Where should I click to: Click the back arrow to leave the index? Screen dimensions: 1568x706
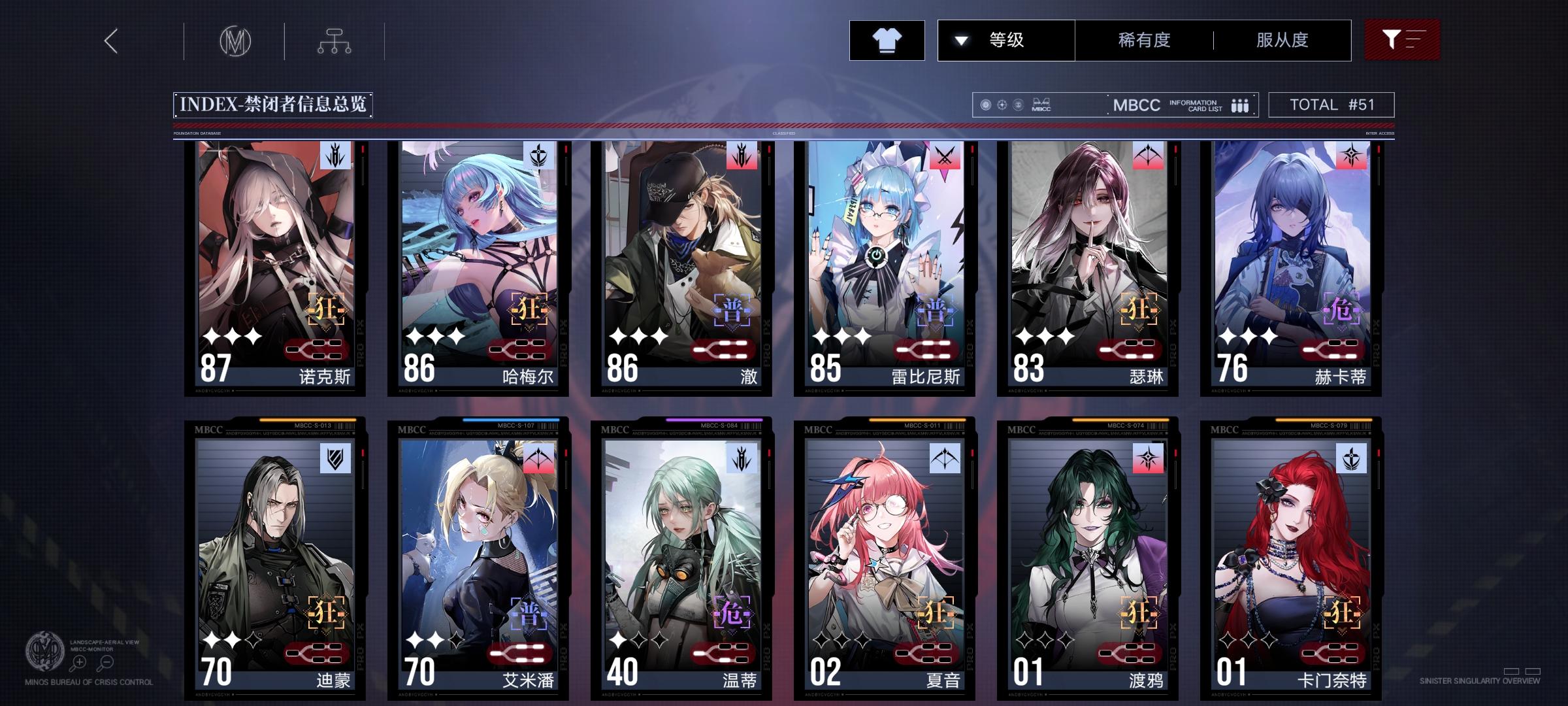(110, 41)
